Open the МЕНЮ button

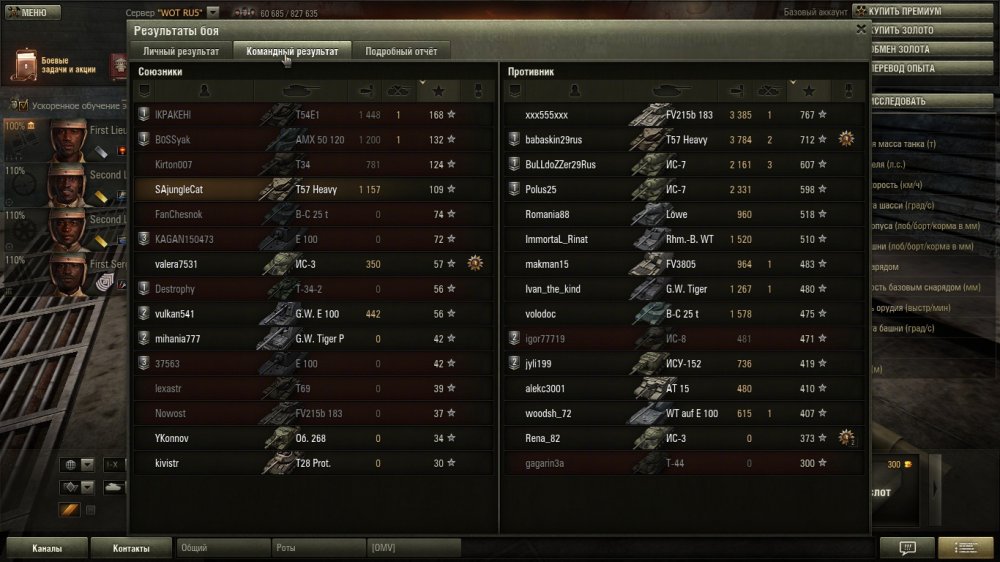click(x=27, y=13)
